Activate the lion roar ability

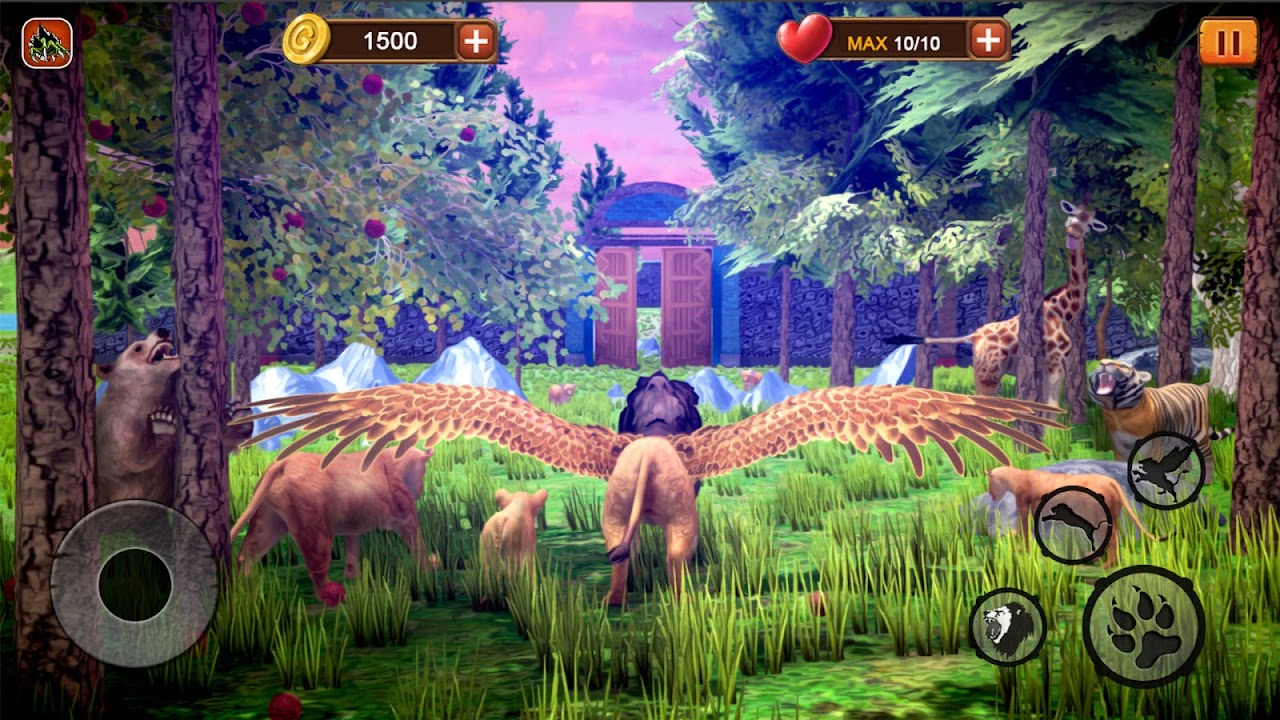[1008, 627]
